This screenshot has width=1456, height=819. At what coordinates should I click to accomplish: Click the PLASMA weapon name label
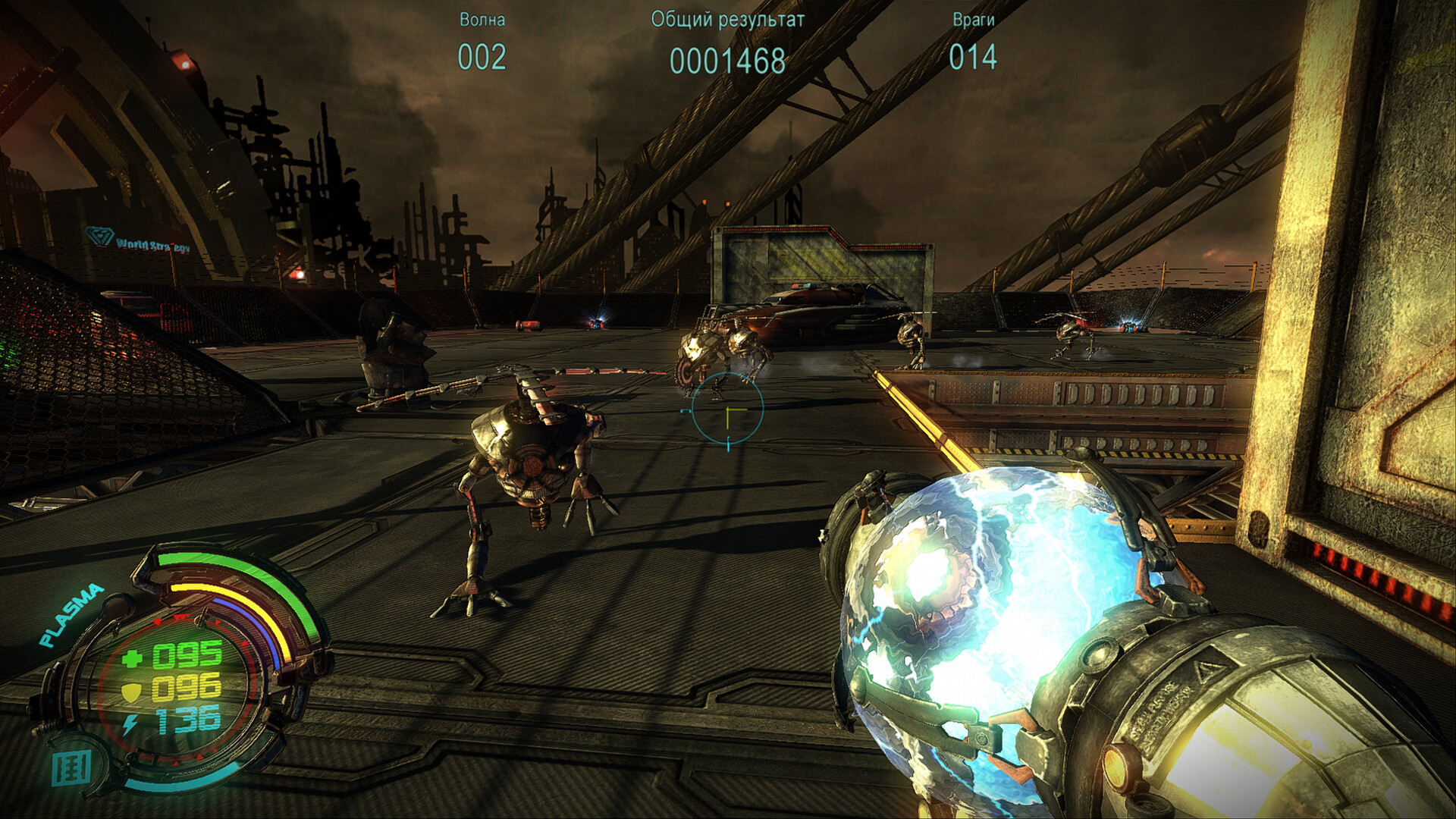point(71,615)
